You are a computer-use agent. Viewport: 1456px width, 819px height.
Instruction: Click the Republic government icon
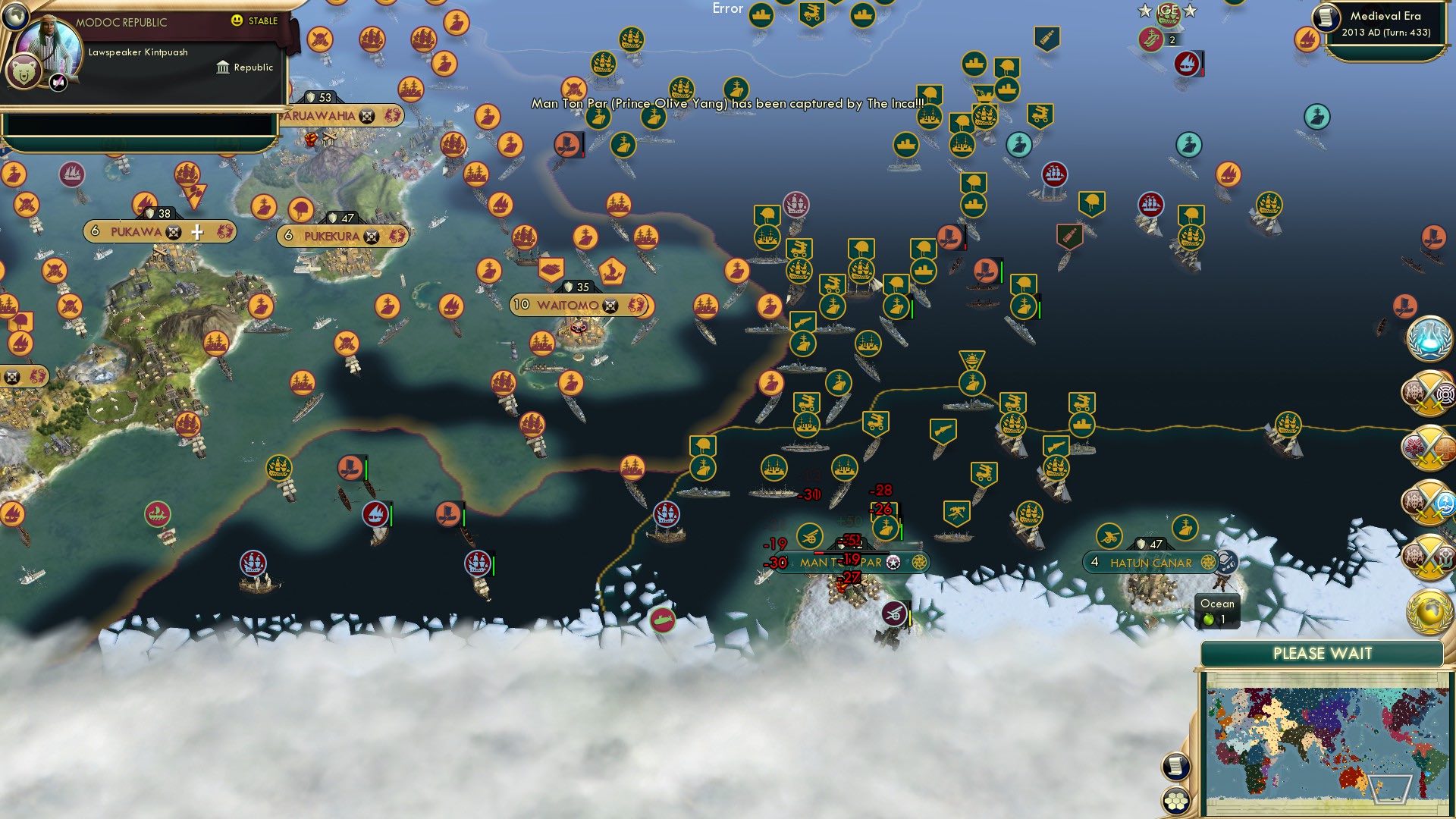tap(222, 68)
